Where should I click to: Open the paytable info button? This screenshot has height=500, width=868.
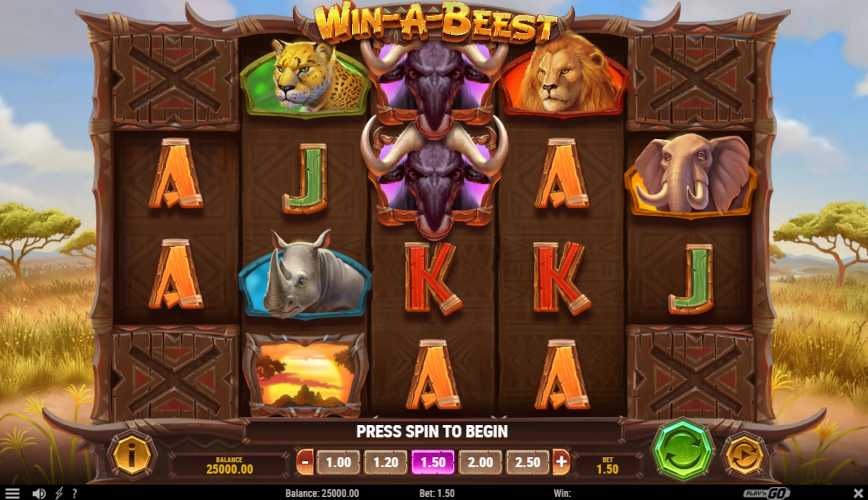(130, 456)
